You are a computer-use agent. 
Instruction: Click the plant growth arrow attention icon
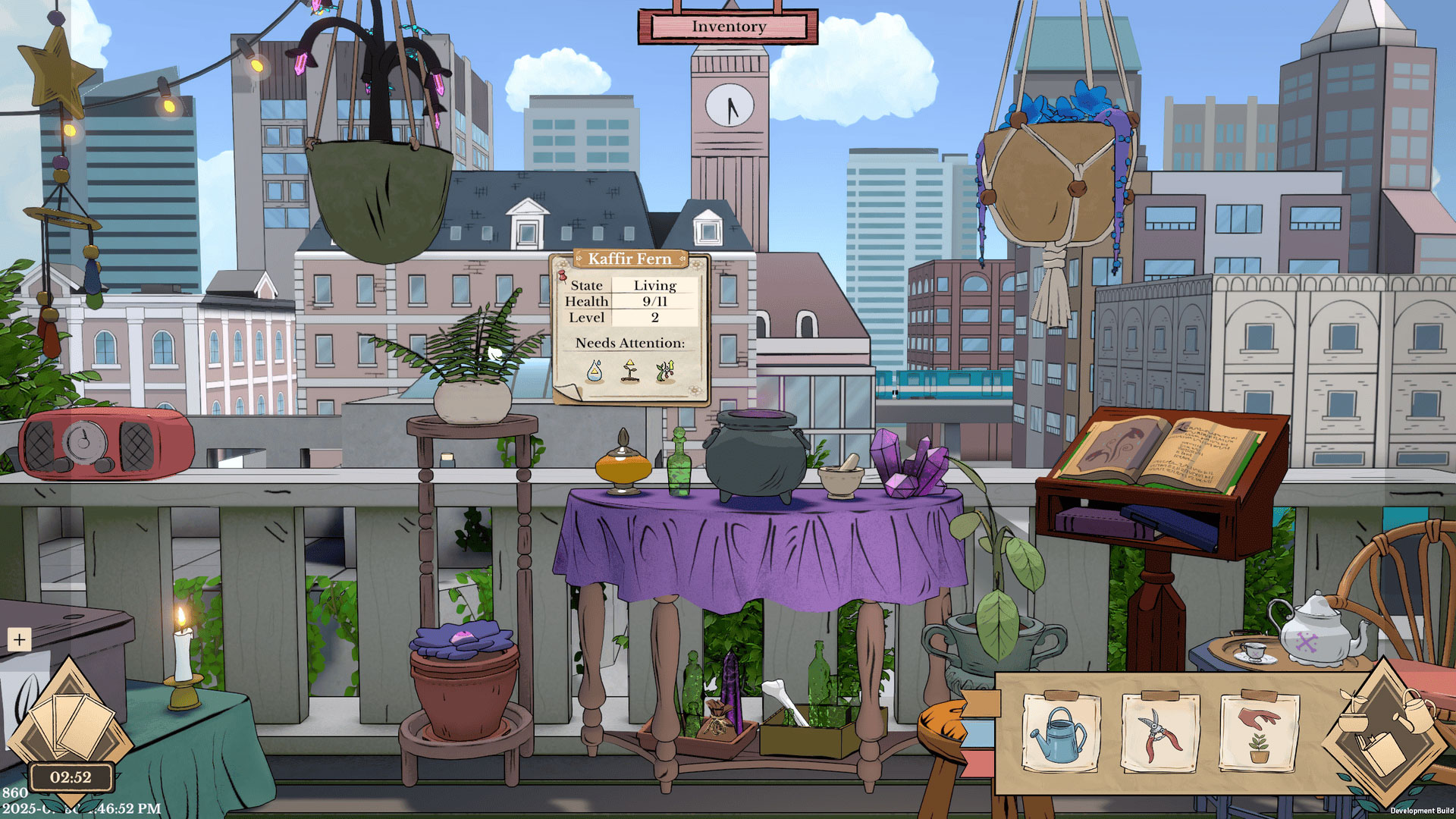click(x=665, y=372)
